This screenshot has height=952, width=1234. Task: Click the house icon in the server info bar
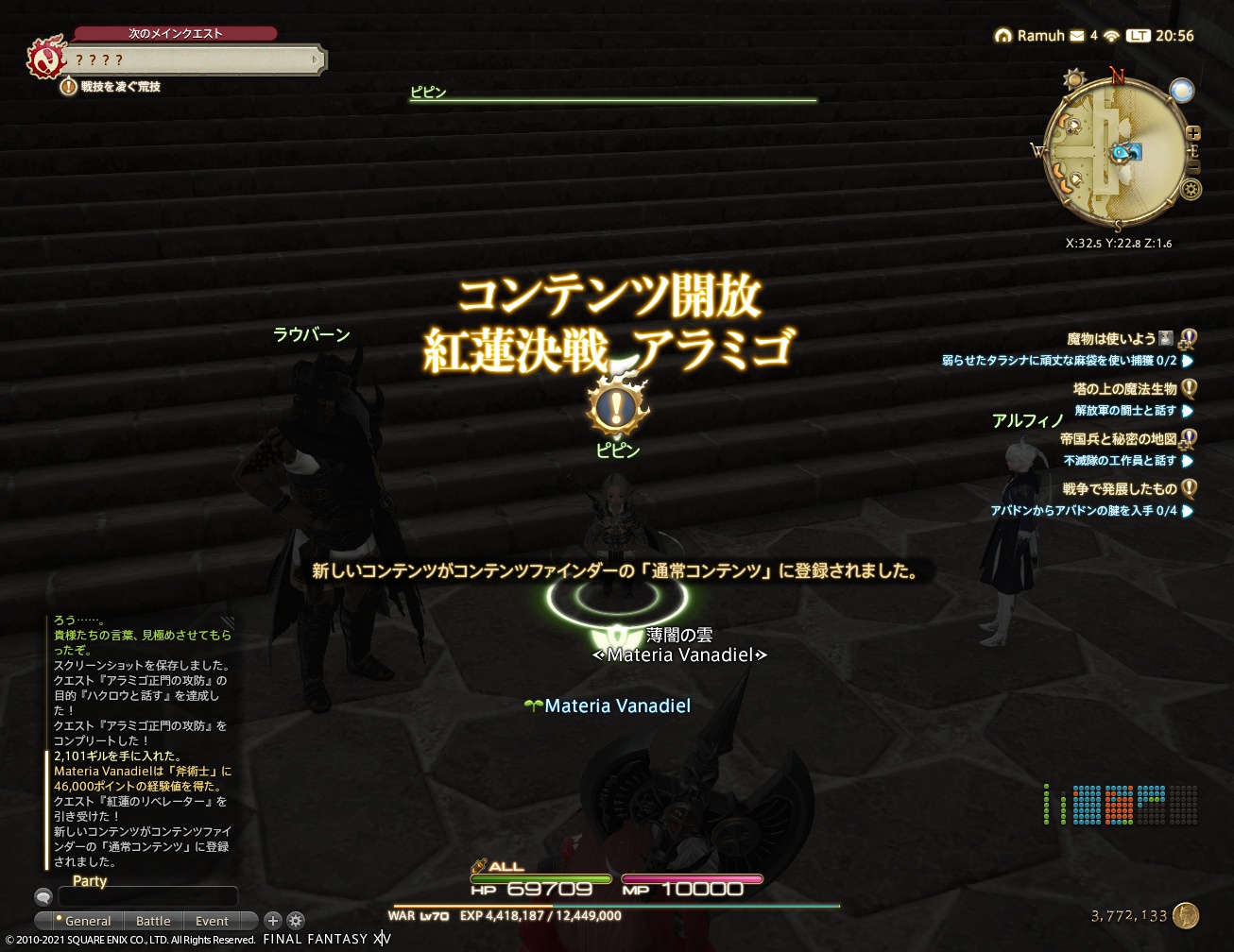(1002, 36)
